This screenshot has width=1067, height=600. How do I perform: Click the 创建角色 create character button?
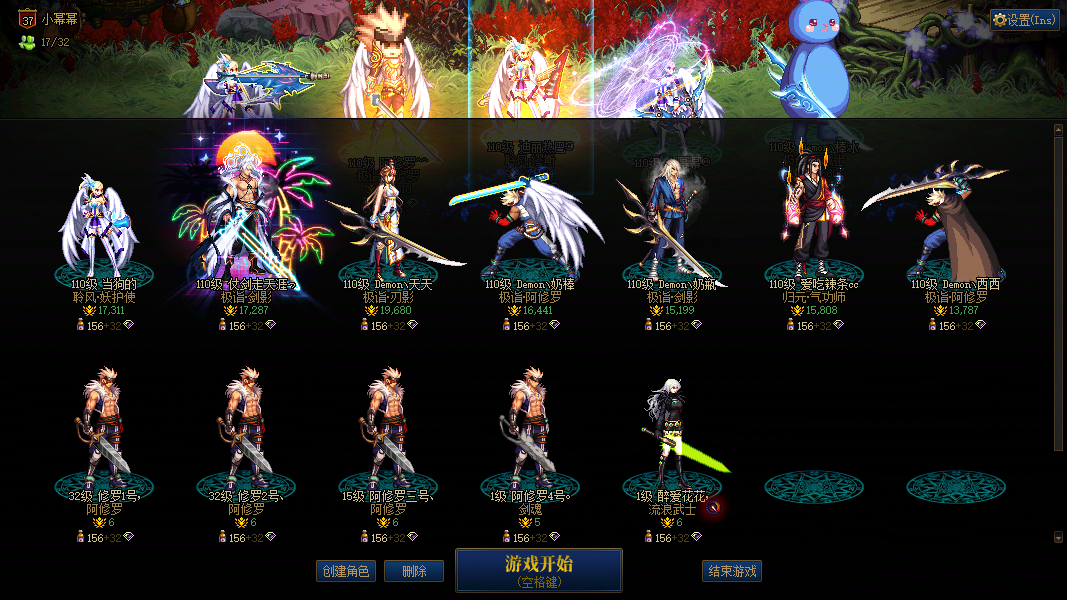tap(344, 571)
